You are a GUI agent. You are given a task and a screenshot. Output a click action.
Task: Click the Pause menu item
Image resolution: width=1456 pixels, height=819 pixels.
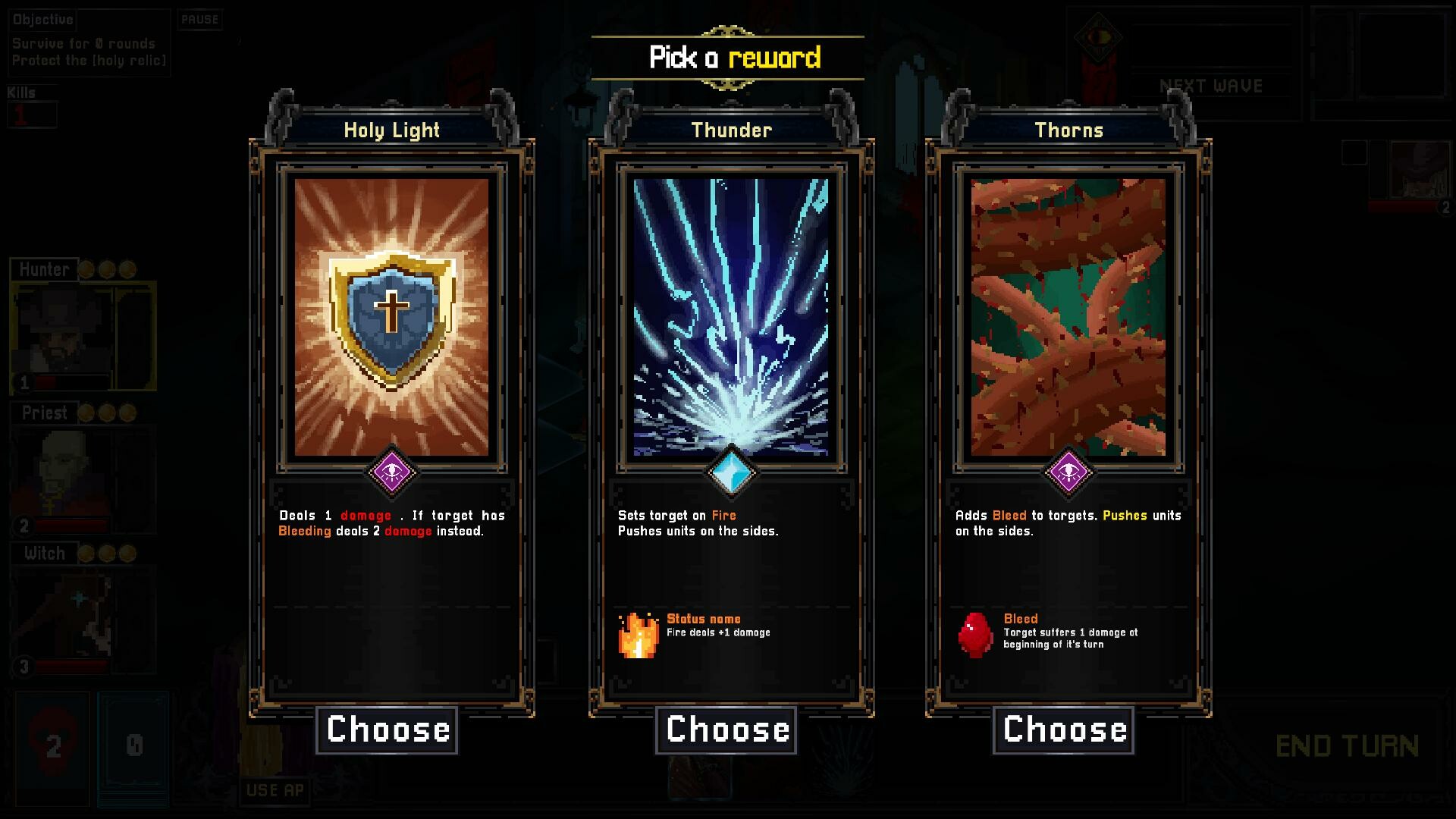[x=199, y=20]
